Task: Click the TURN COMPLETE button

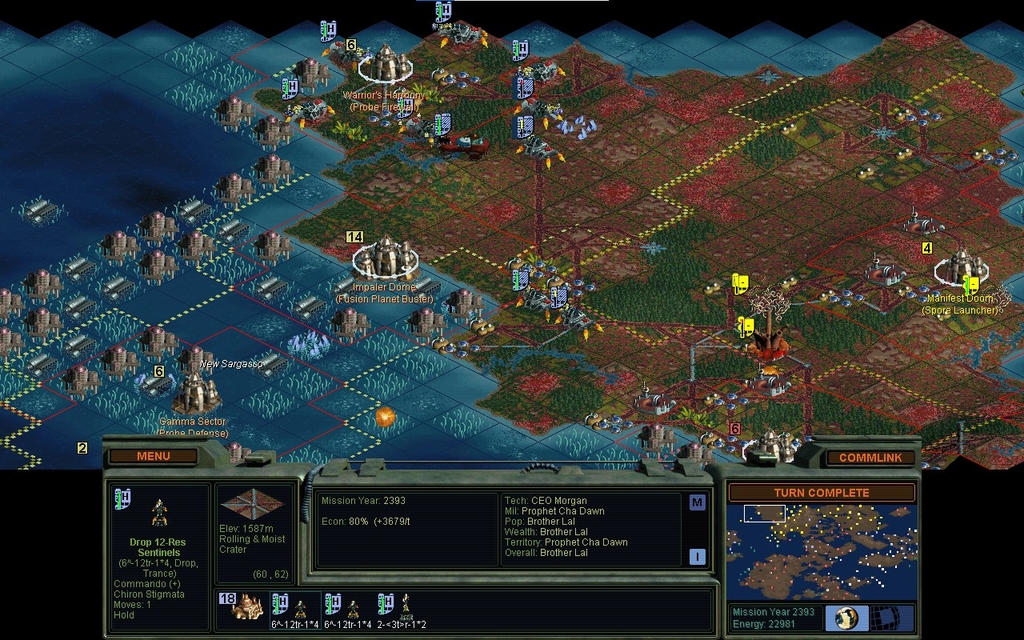Action: [x=821, y=492]
